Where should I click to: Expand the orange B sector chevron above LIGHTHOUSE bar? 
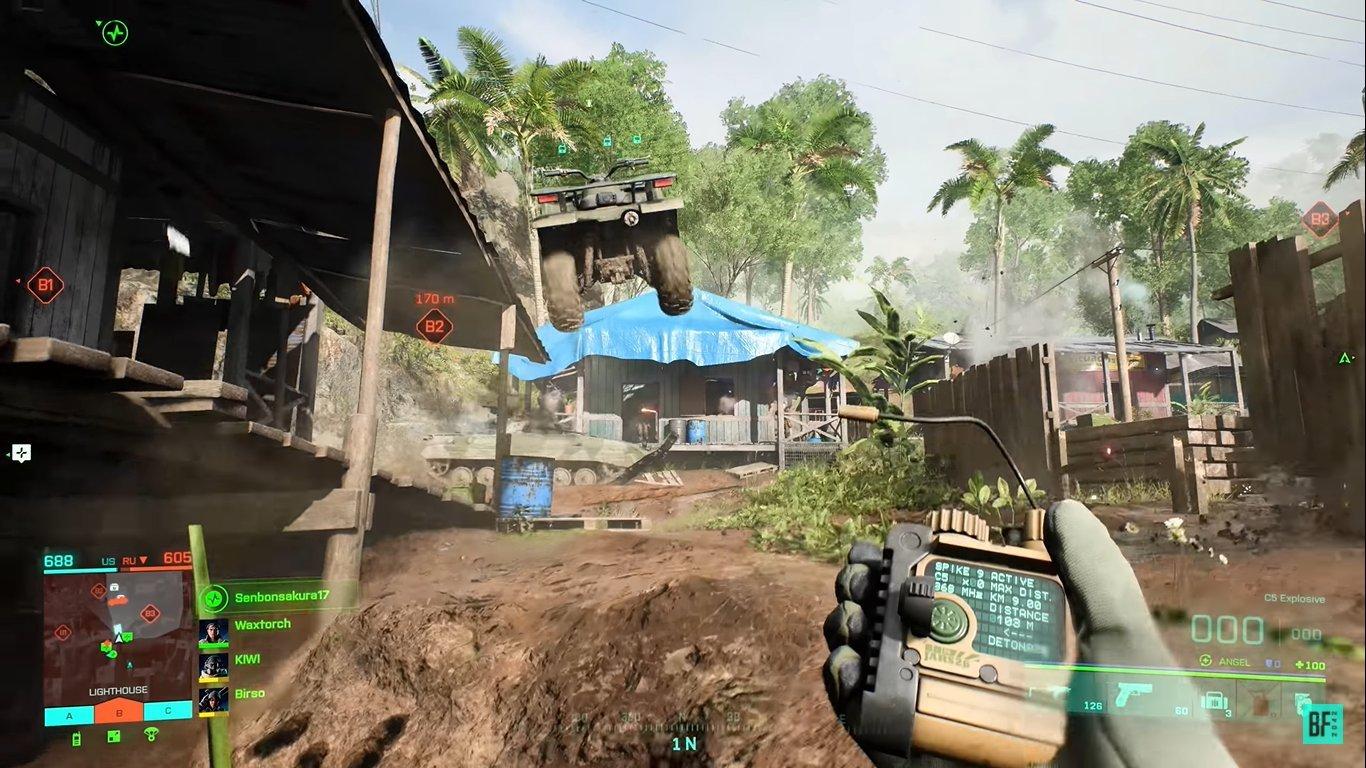[118, 700]
